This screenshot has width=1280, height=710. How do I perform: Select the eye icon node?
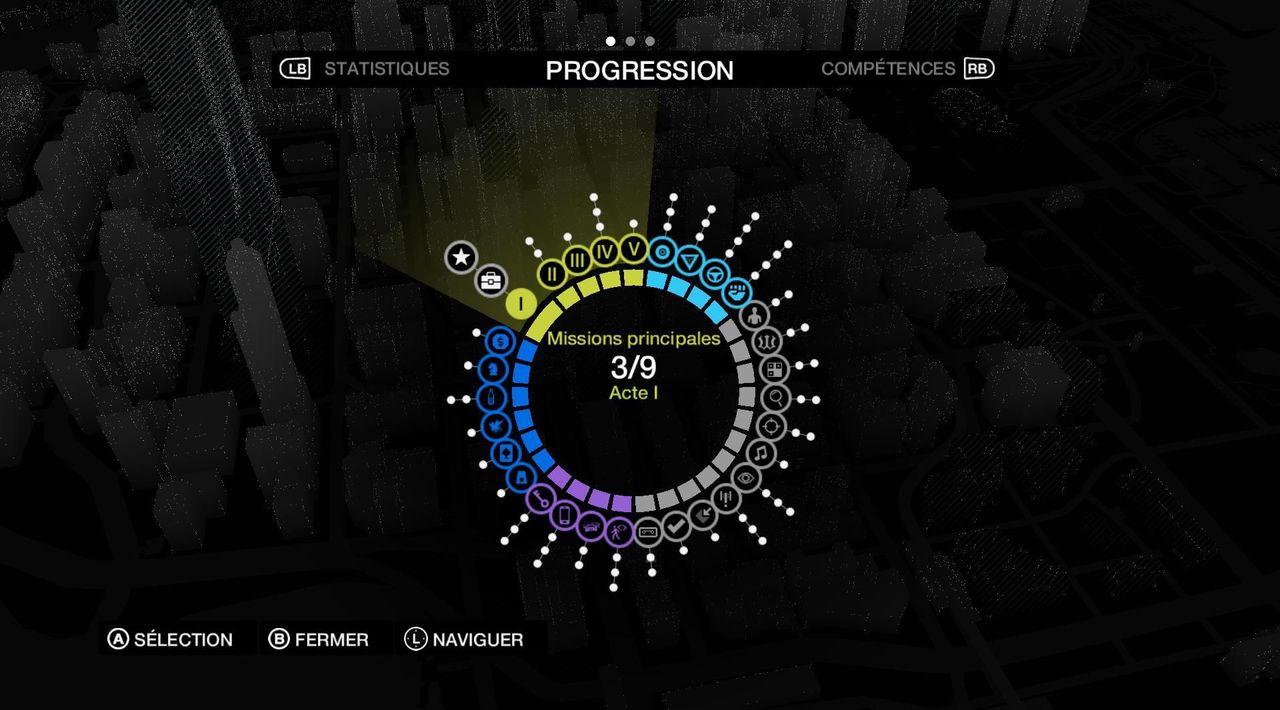(745, 479)
